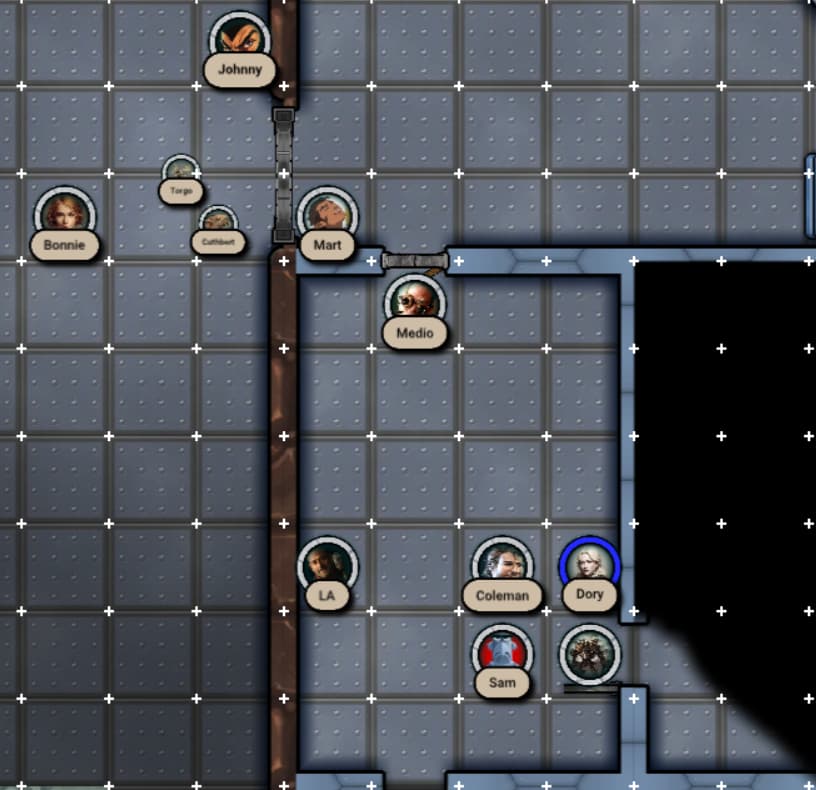
Task: Select the Johnny character token
Action: (x=240, y=42)
